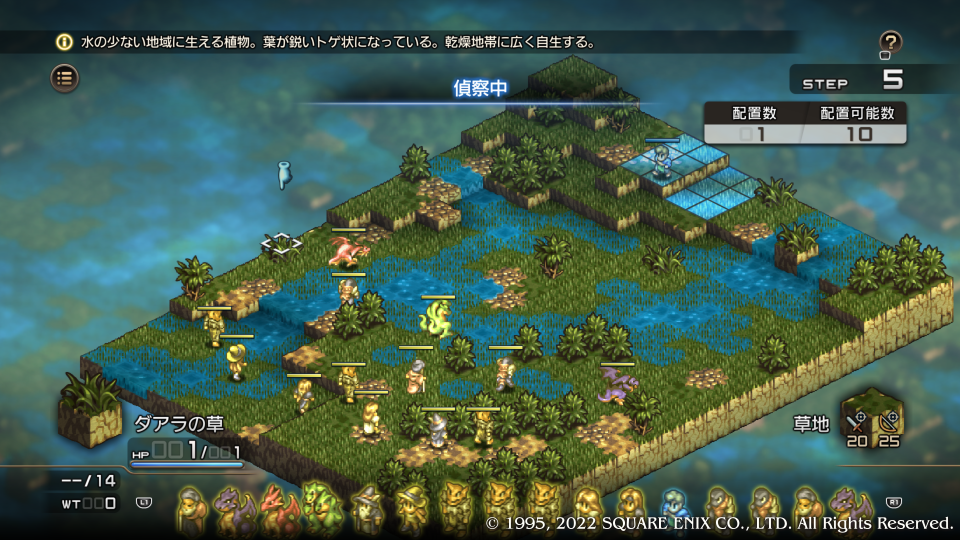Open the question mark help icon

(890, 43)
